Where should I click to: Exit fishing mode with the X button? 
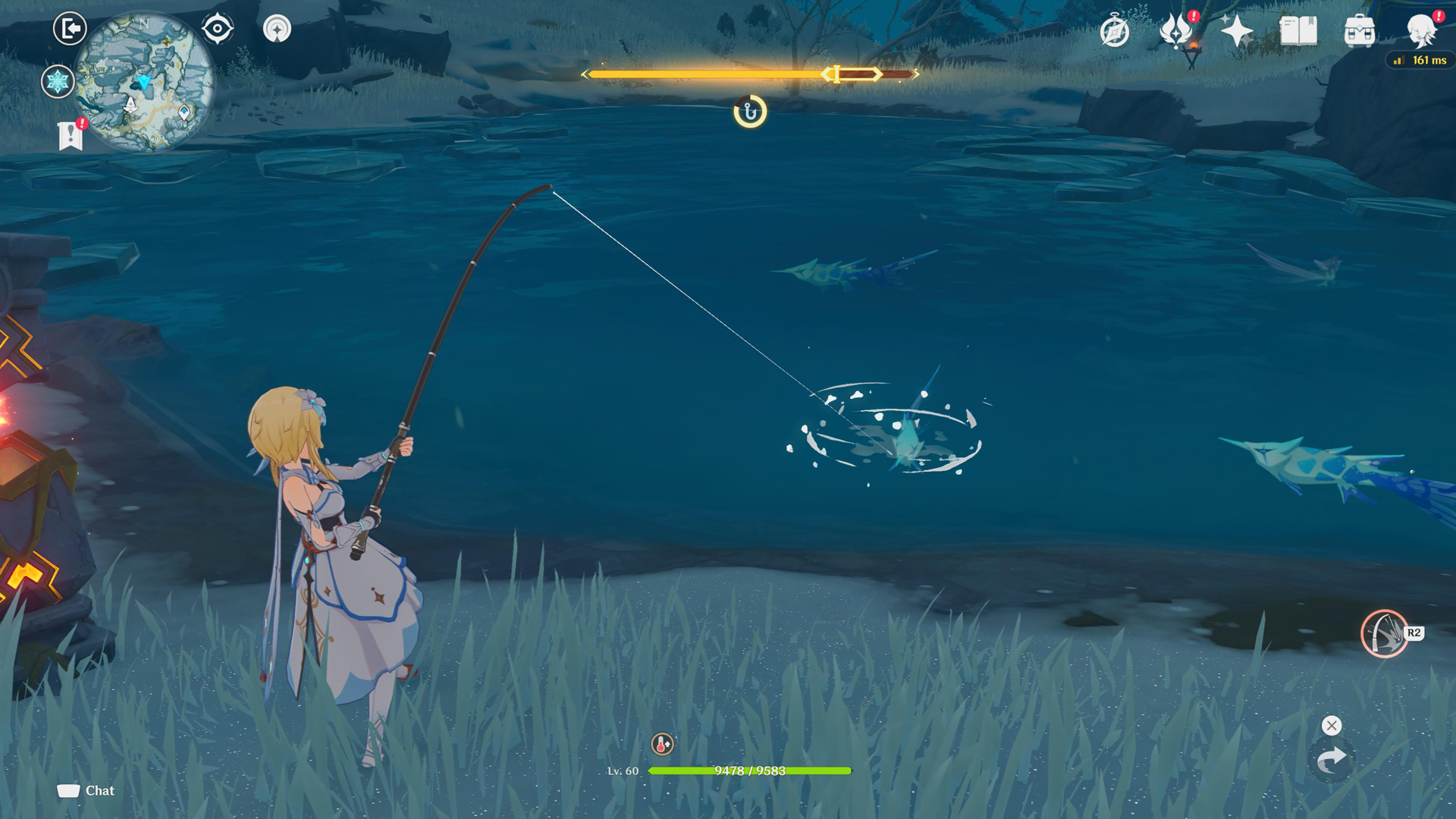click(x=1331, y=726)
